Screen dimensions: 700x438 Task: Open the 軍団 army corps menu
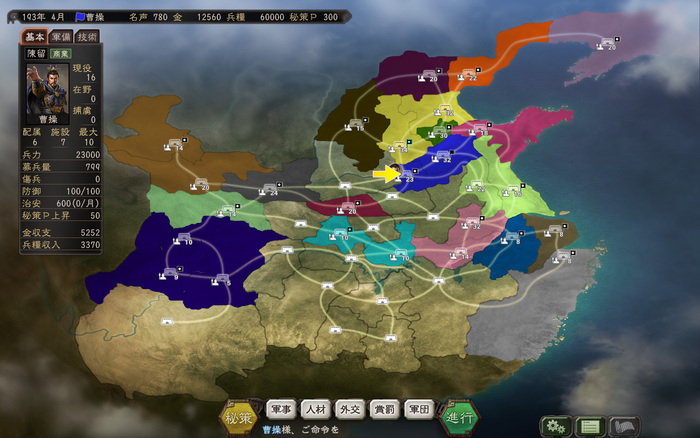coord(418,408)
